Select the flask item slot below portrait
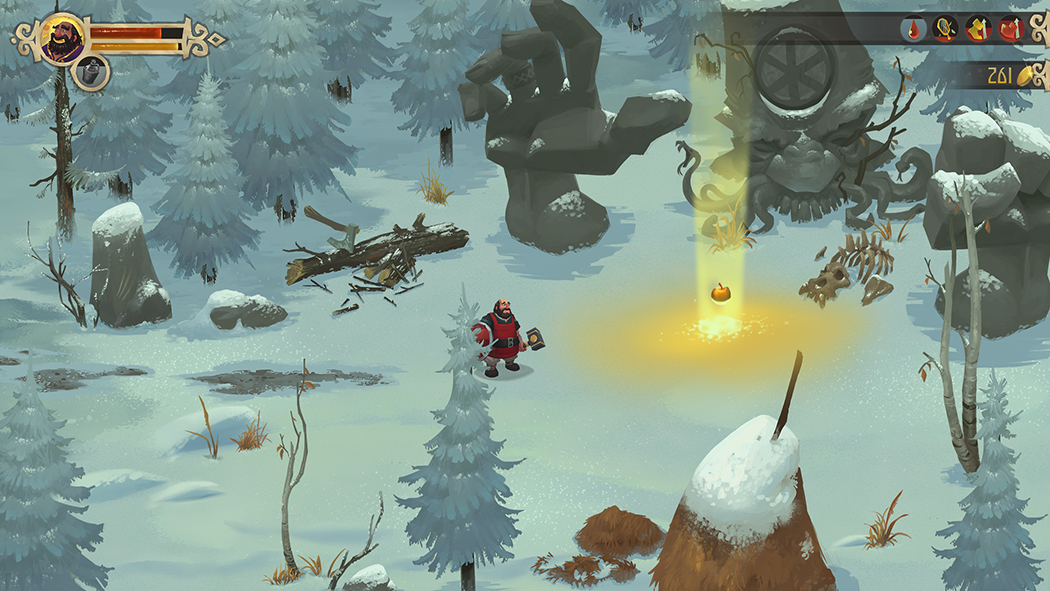The width and height of the screenshot is (1050, 591). point(90,71)
